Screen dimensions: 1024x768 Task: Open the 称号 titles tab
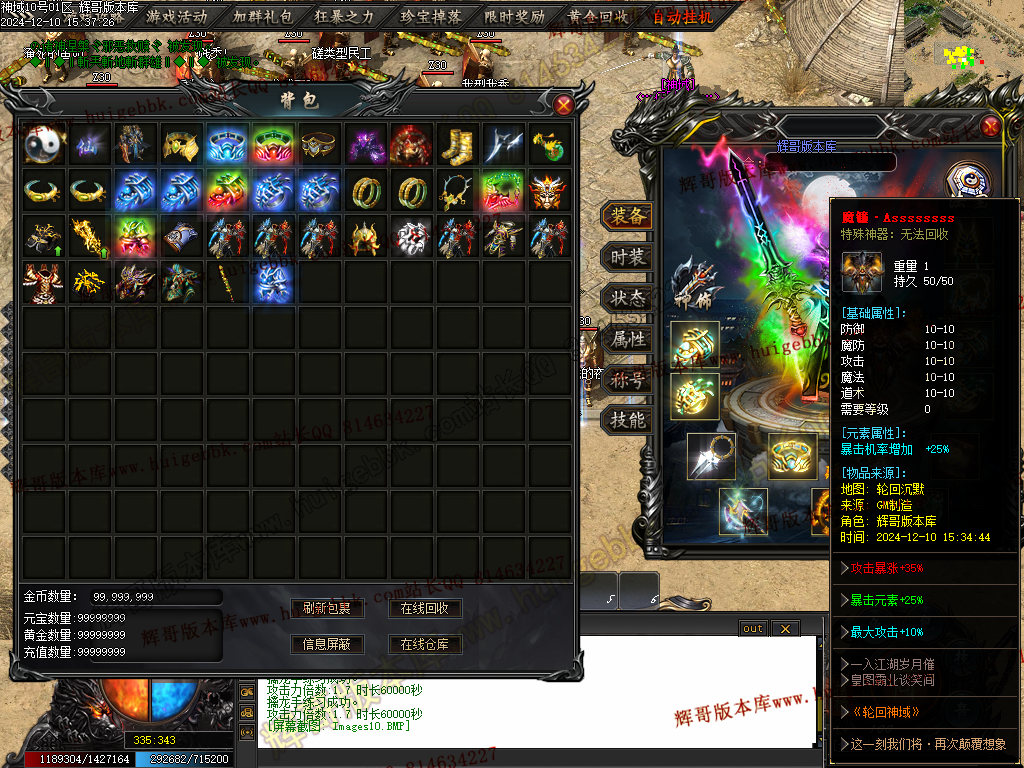point(627,380)
